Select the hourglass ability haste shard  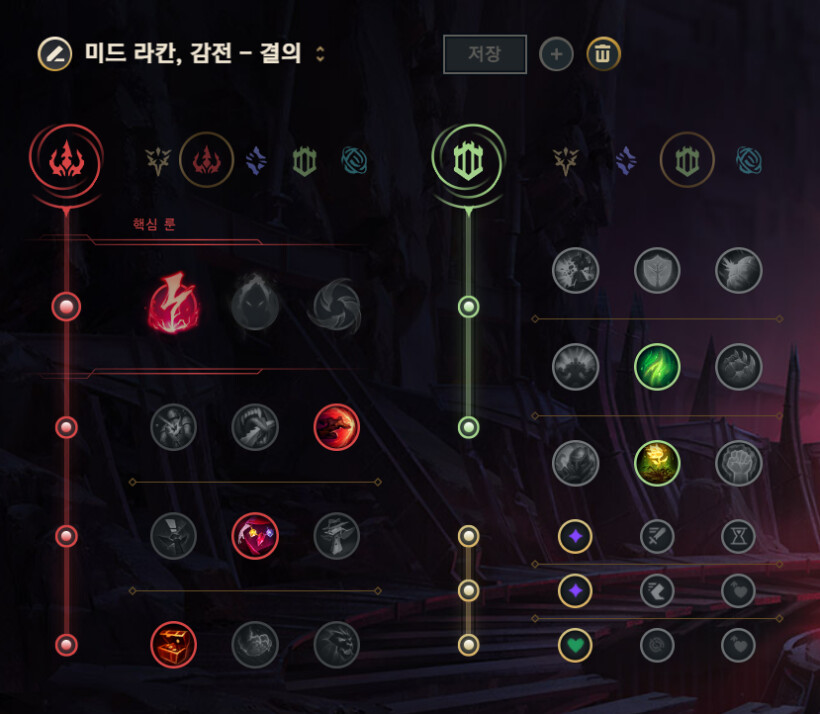(739, 537)
